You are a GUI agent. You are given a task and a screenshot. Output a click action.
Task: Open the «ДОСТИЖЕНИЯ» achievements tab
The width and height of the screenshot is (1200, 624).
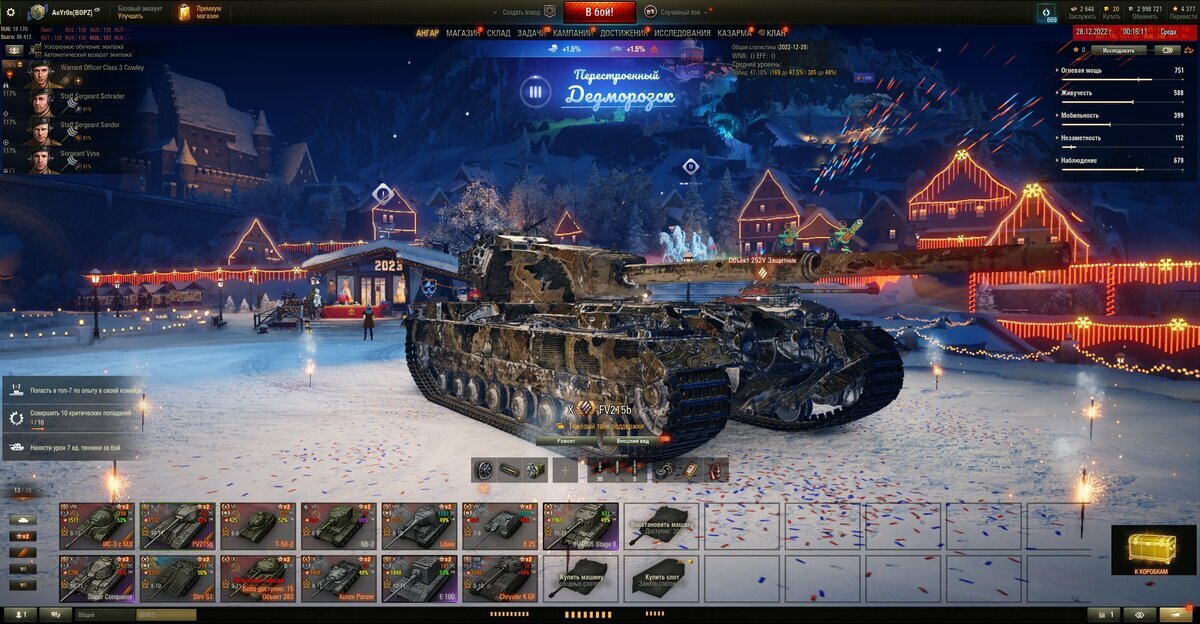point(624,33)
